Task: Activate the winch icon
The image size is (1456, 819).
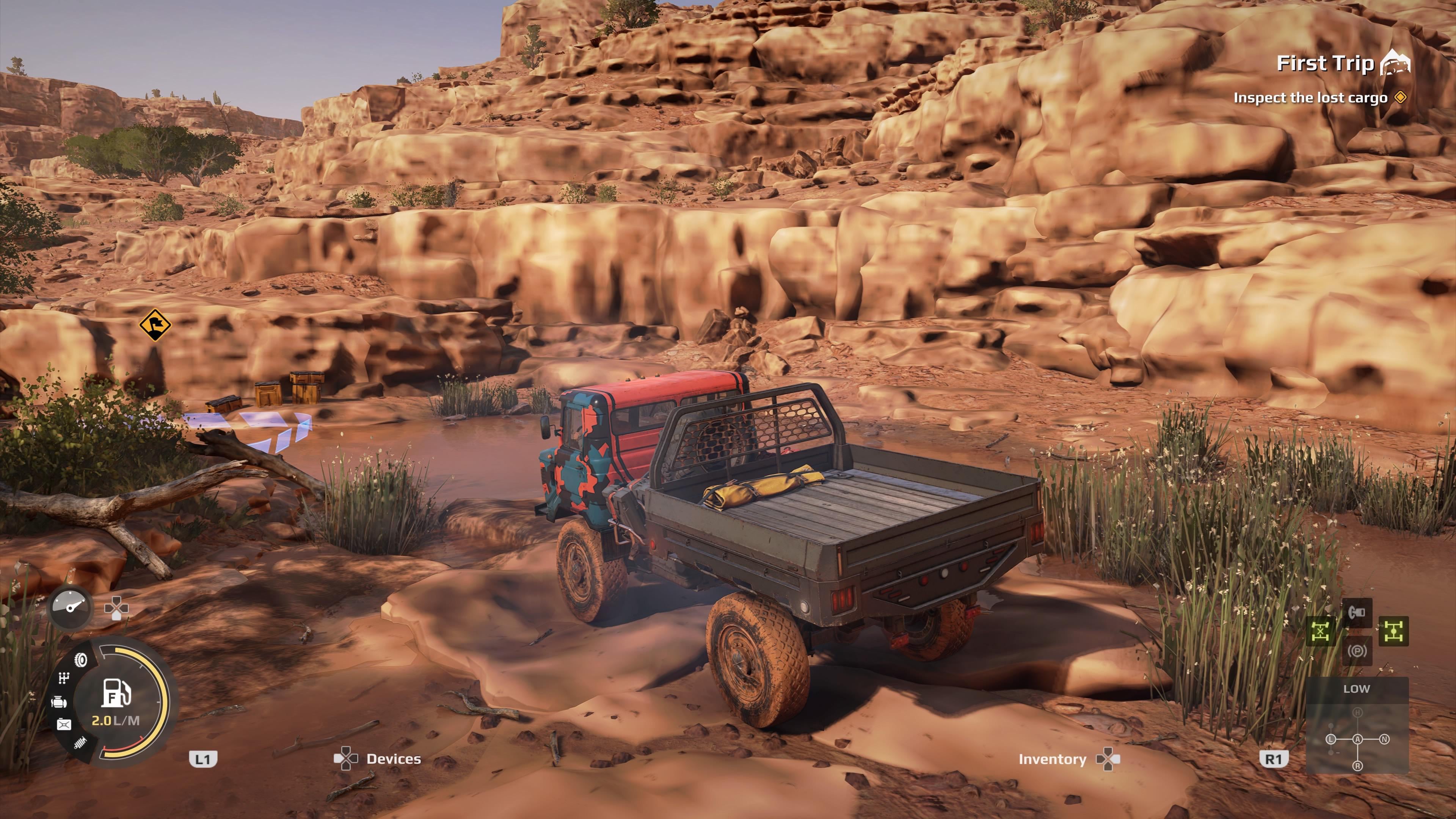Action: (1357, 612)
